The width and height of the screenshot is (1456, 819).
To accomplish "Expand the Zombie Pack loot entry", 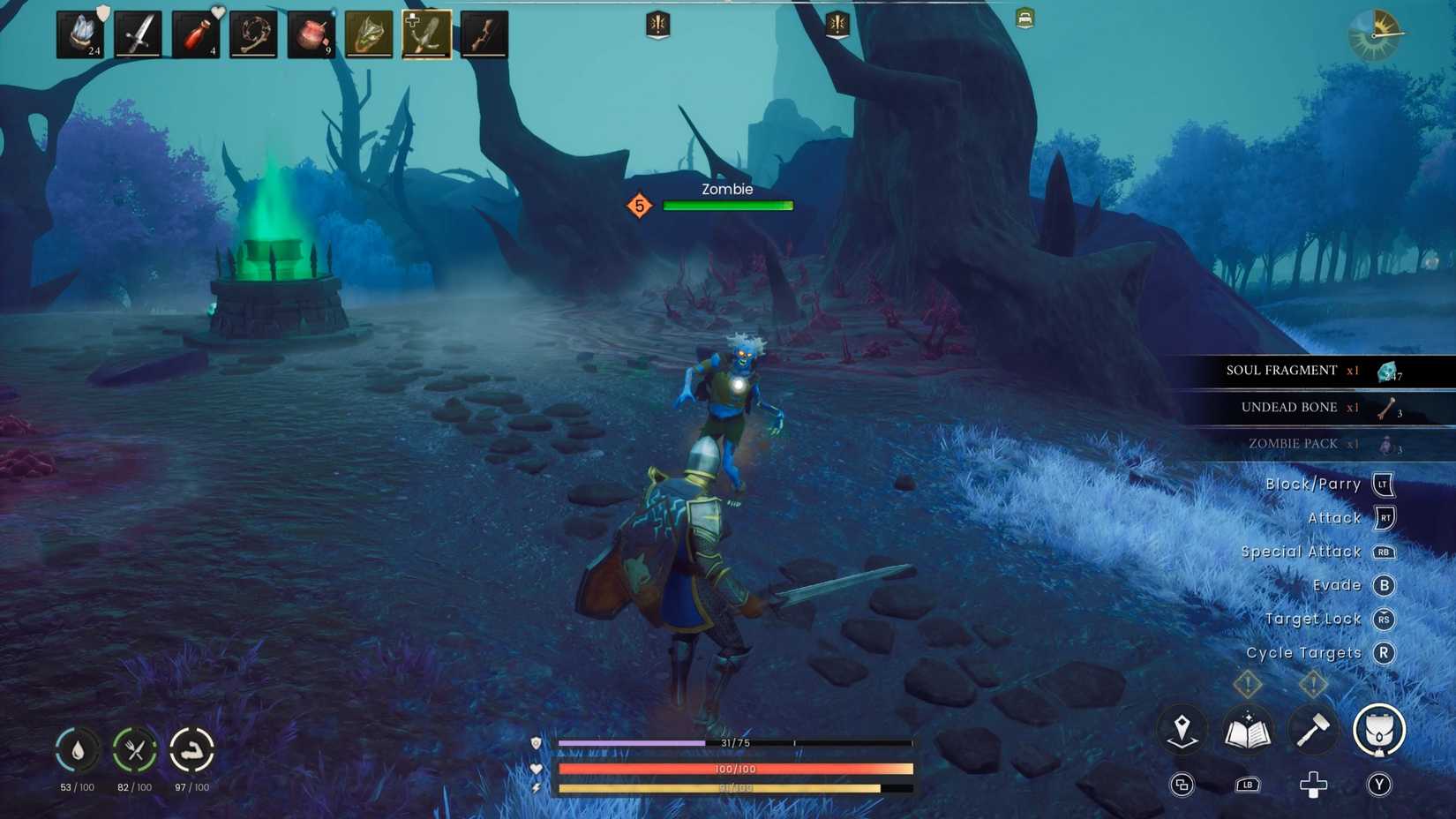I will click(x=1297, y=443).
